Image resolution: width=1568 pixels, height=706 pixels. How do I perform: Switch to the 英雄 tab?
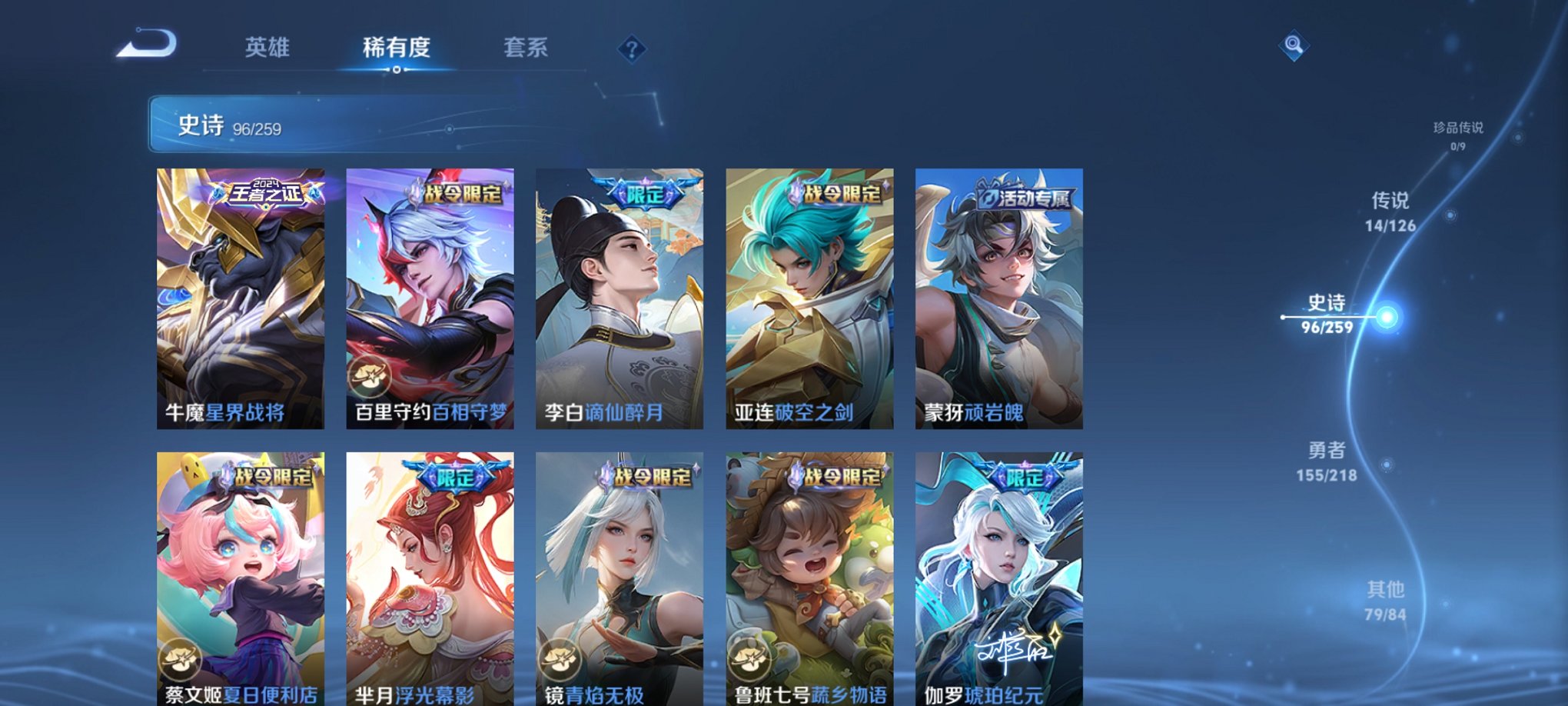(267, 48)
